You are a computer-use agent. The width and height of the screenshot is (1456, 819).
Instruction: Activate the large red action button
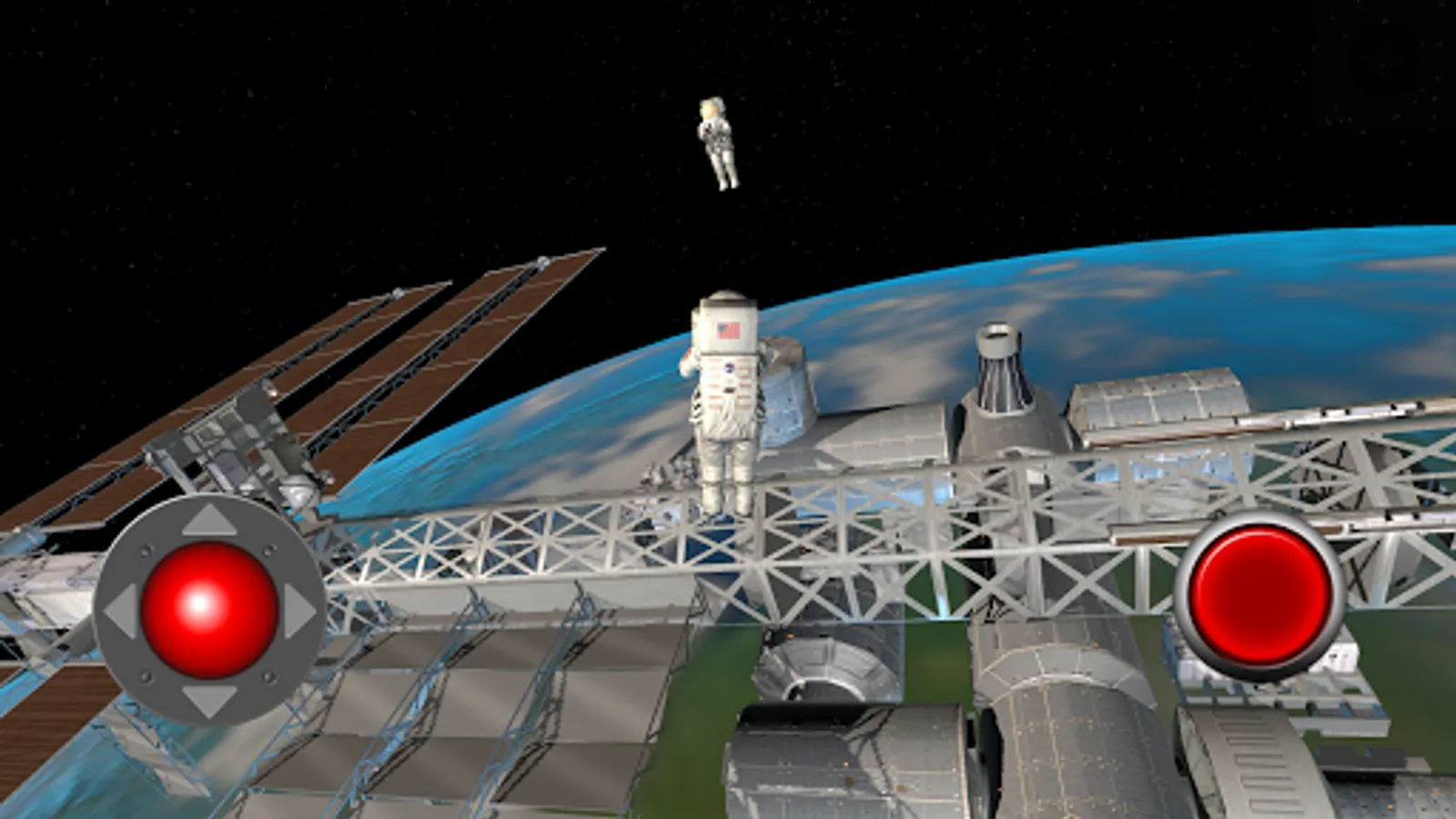click(1259, 594)
